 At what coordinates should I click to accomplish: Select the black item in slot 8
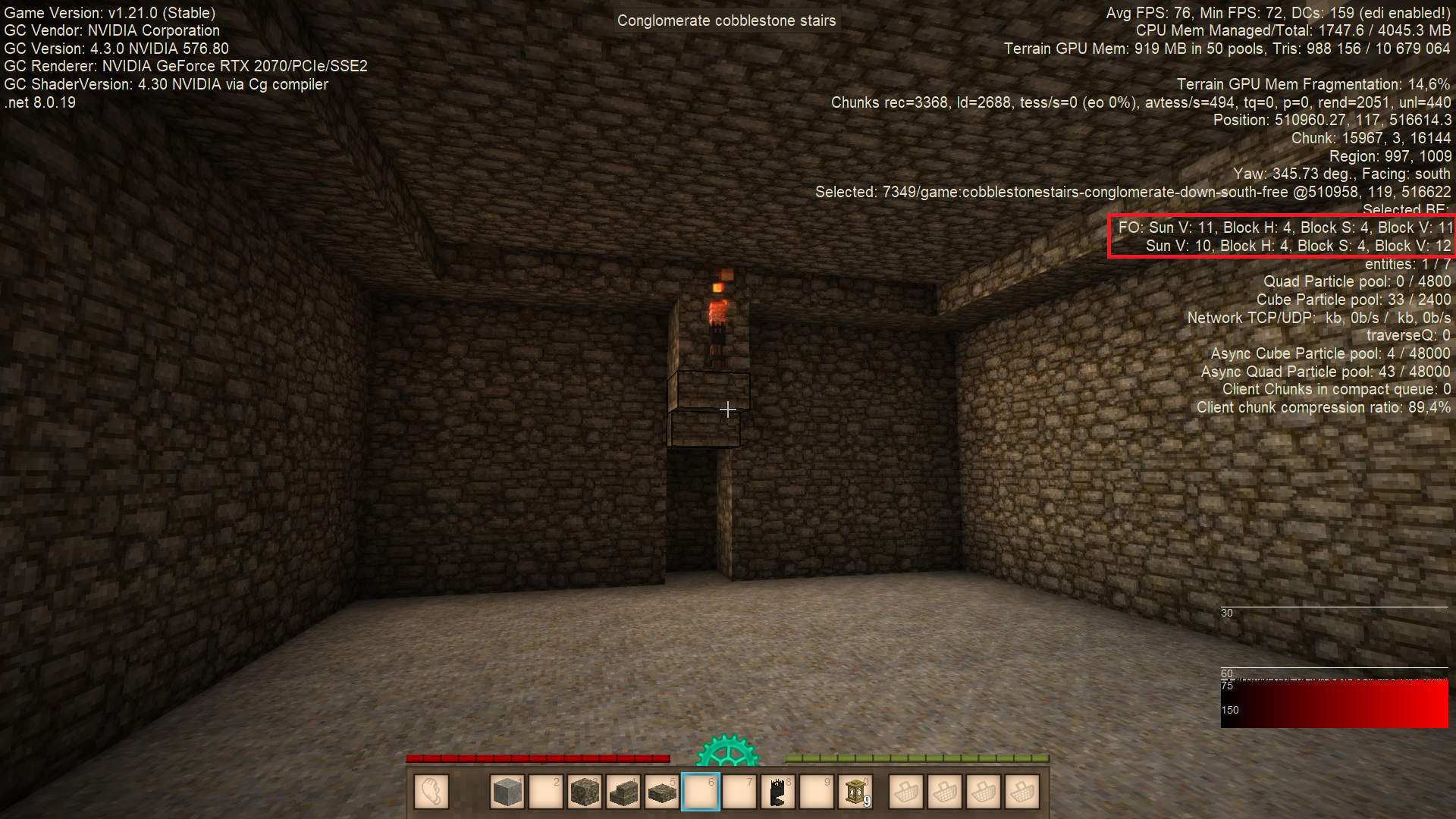click(x=778, y=792)
